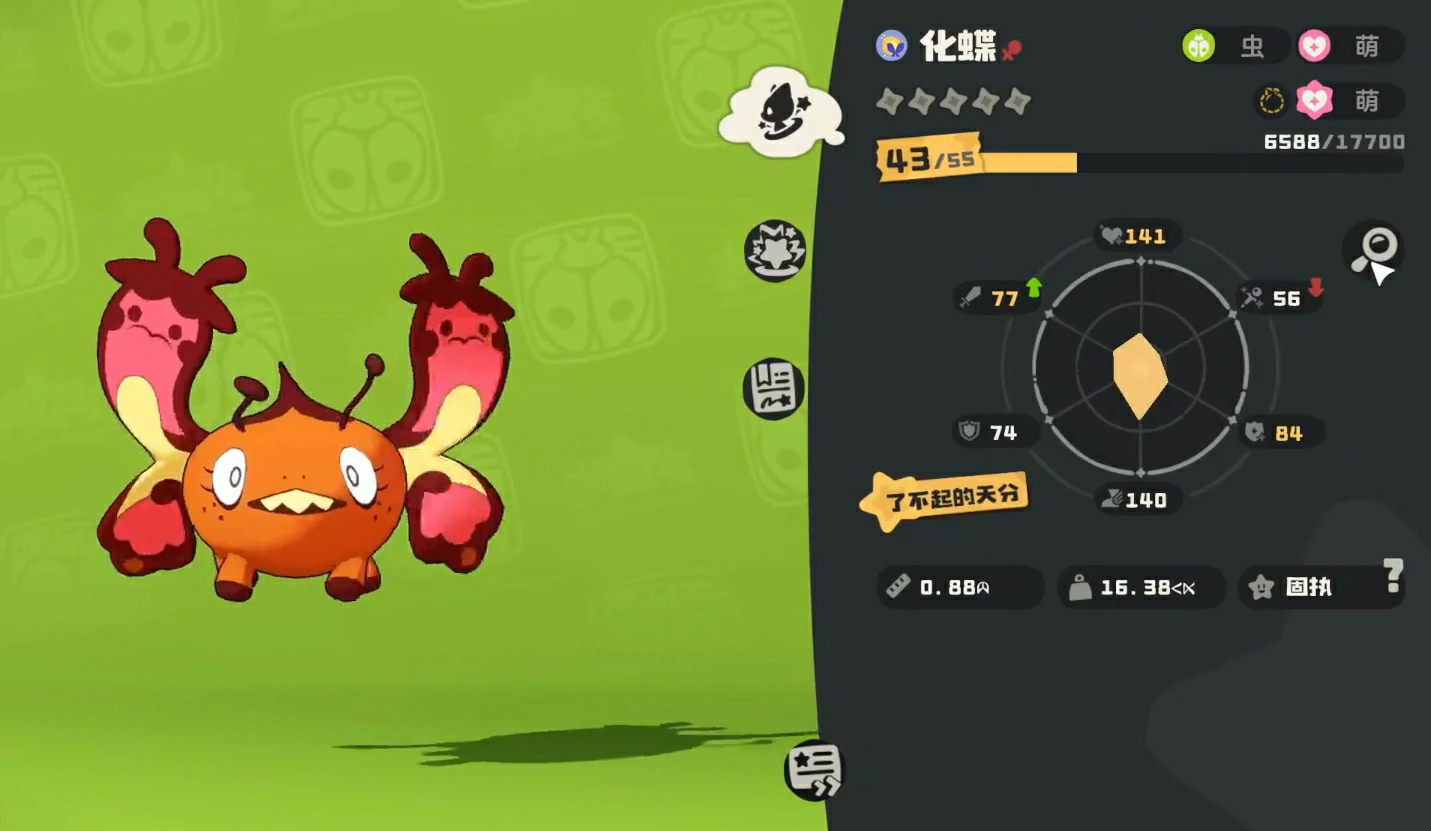Switch to the notebook journal tab
The height and width of the screenshot is (831, 1431).
coord(774,388)
